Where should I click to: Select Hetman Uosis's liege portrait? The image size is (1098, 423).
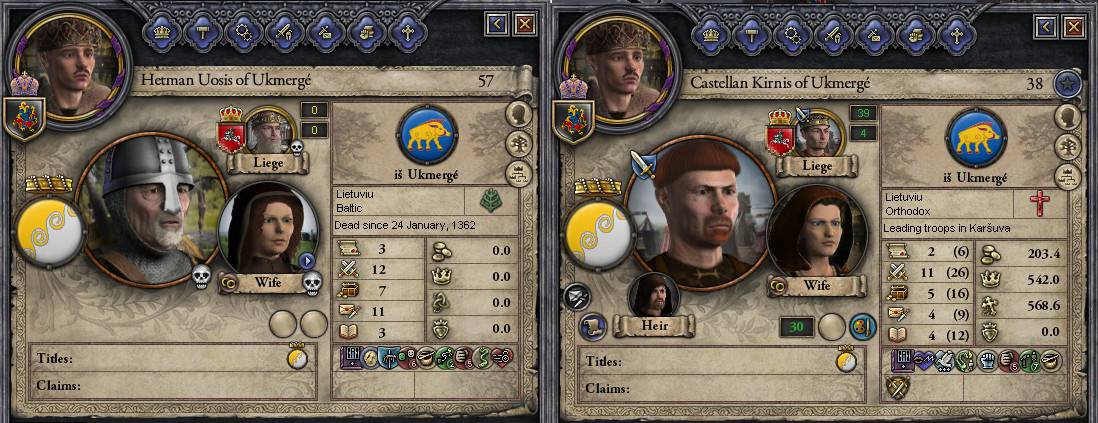click(268, 130)
